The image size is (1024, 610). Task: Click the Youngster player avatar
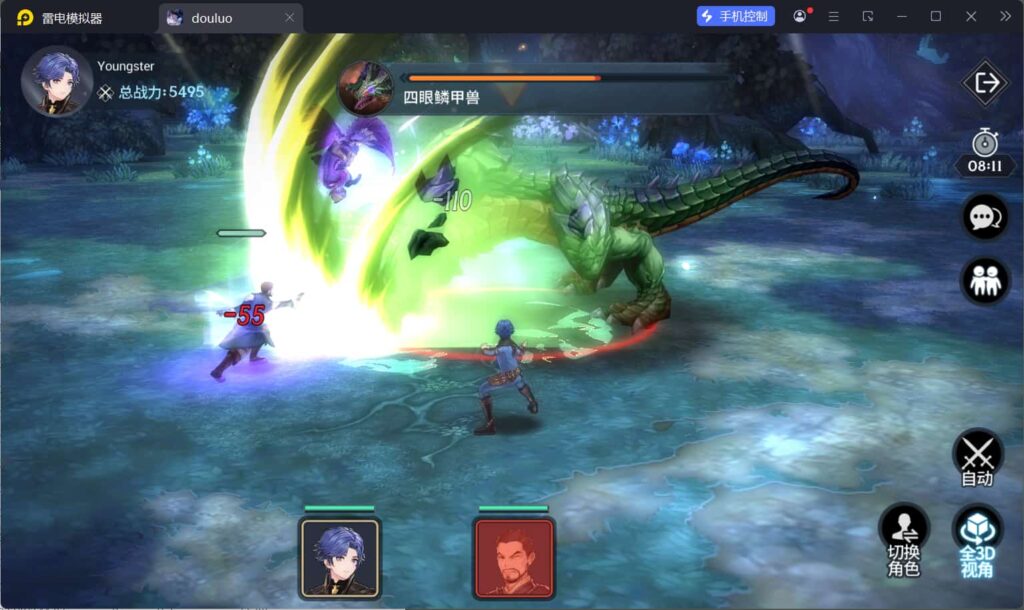tap(57, 82)
